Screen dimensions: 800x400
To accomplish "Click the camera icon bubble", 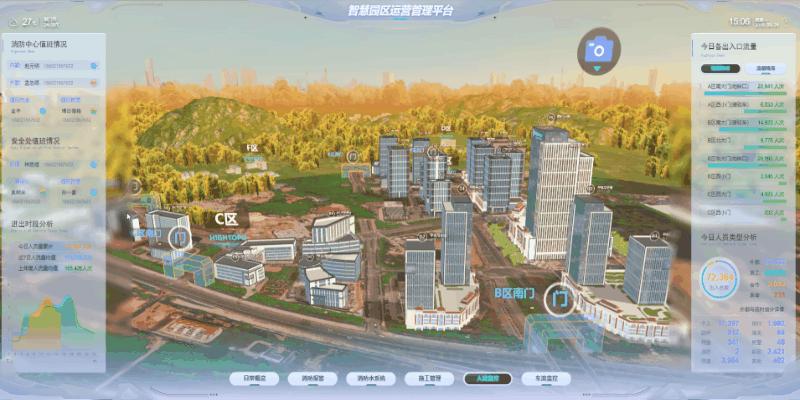I will [x=599, y=48].
